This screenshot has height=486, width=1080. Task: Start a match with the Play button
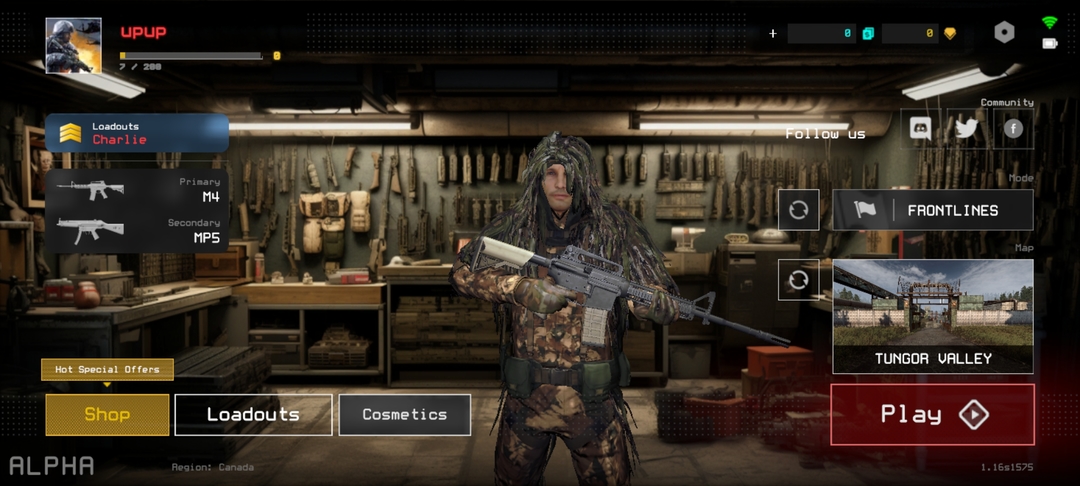932,414
